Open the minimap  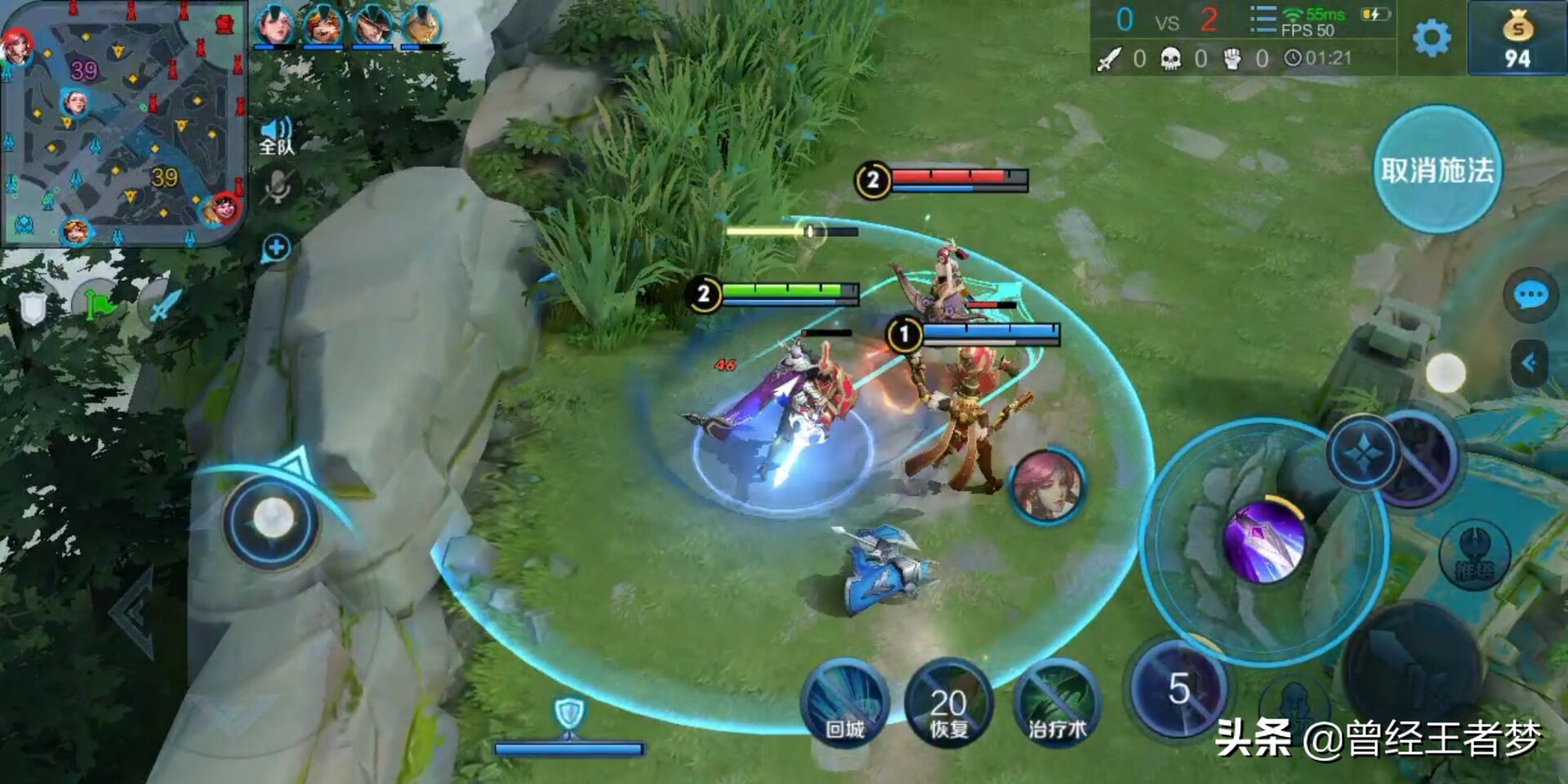tap(123, 123)
